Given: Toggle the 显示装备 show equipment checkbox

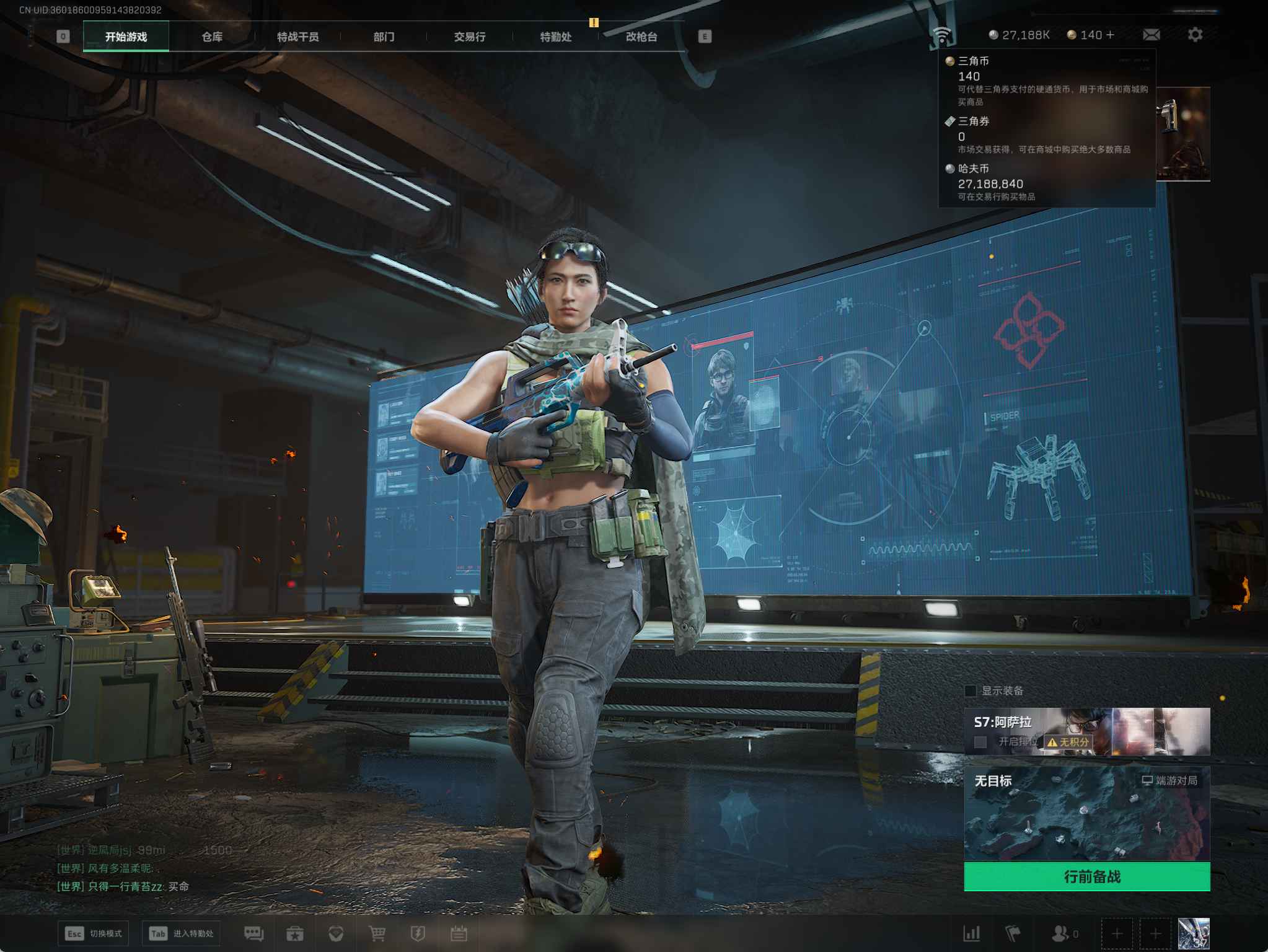Looking at the screenshot, I should (x=971, y=690).
